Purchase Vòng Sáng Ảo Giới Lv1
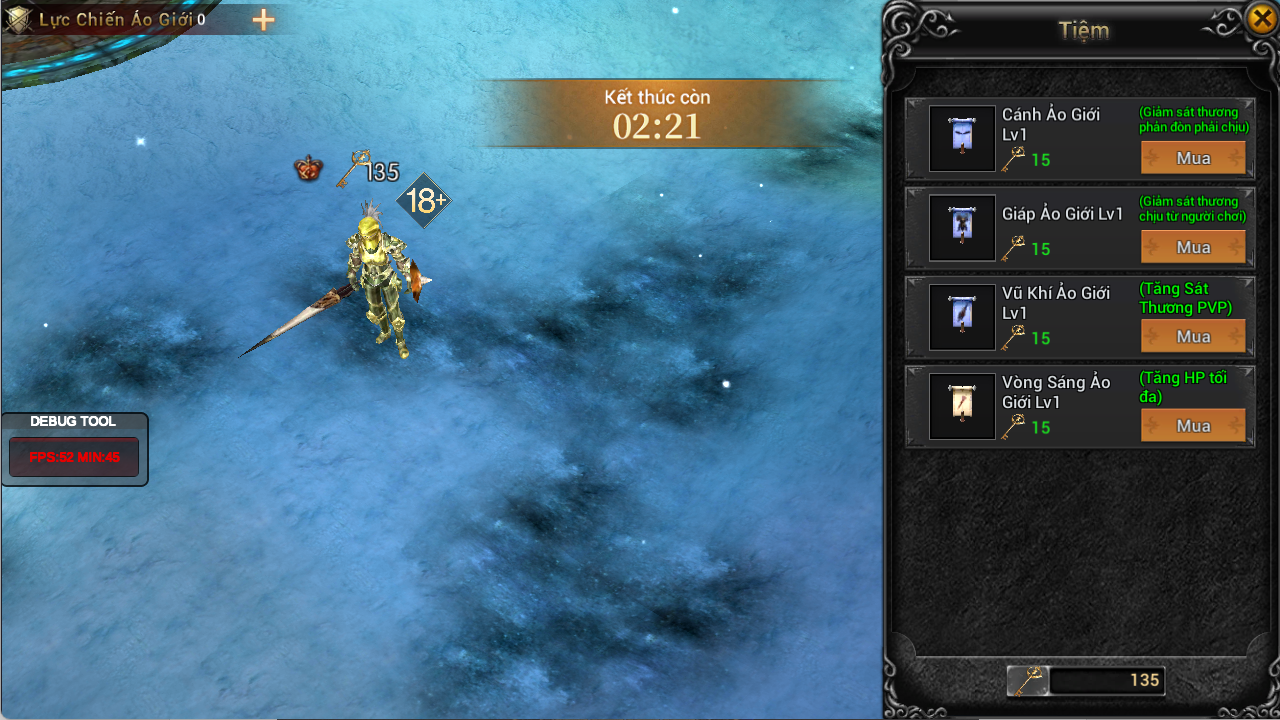The height and width of the screenshot is (720, 1280). coord(1193,426)
